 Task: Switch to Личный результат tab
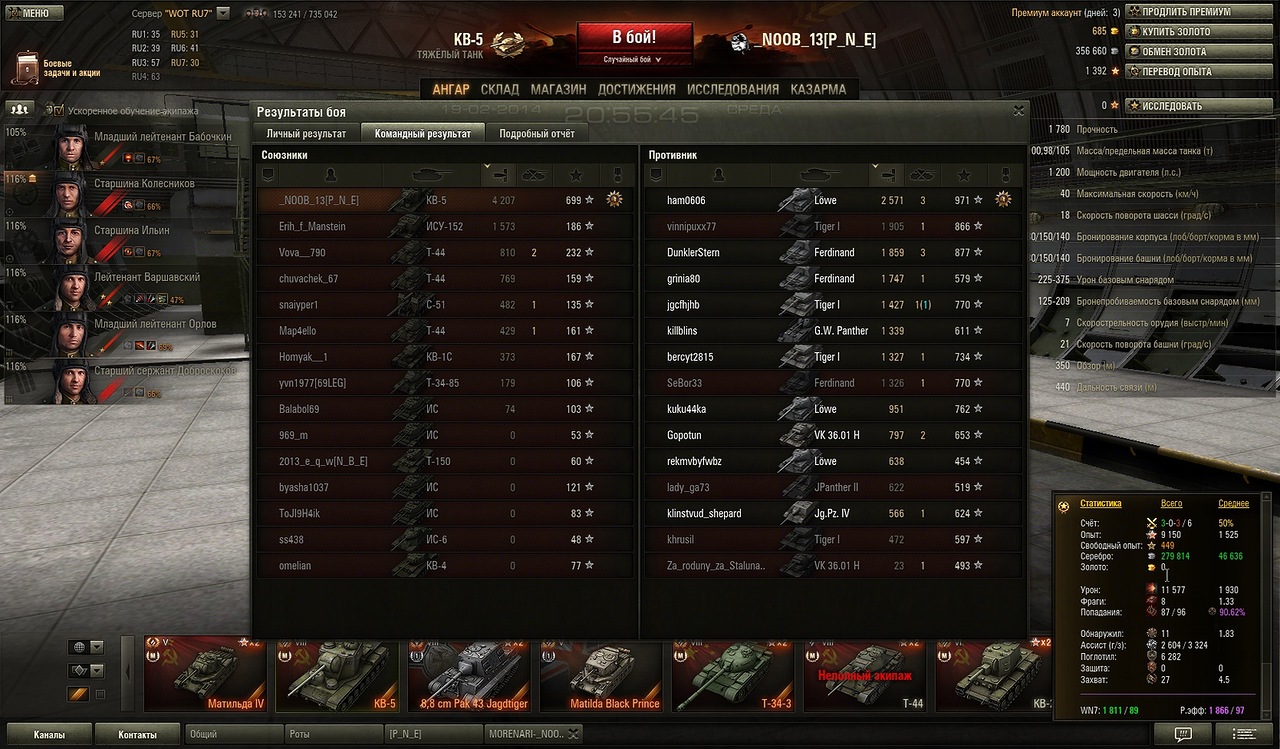(306, 133)
